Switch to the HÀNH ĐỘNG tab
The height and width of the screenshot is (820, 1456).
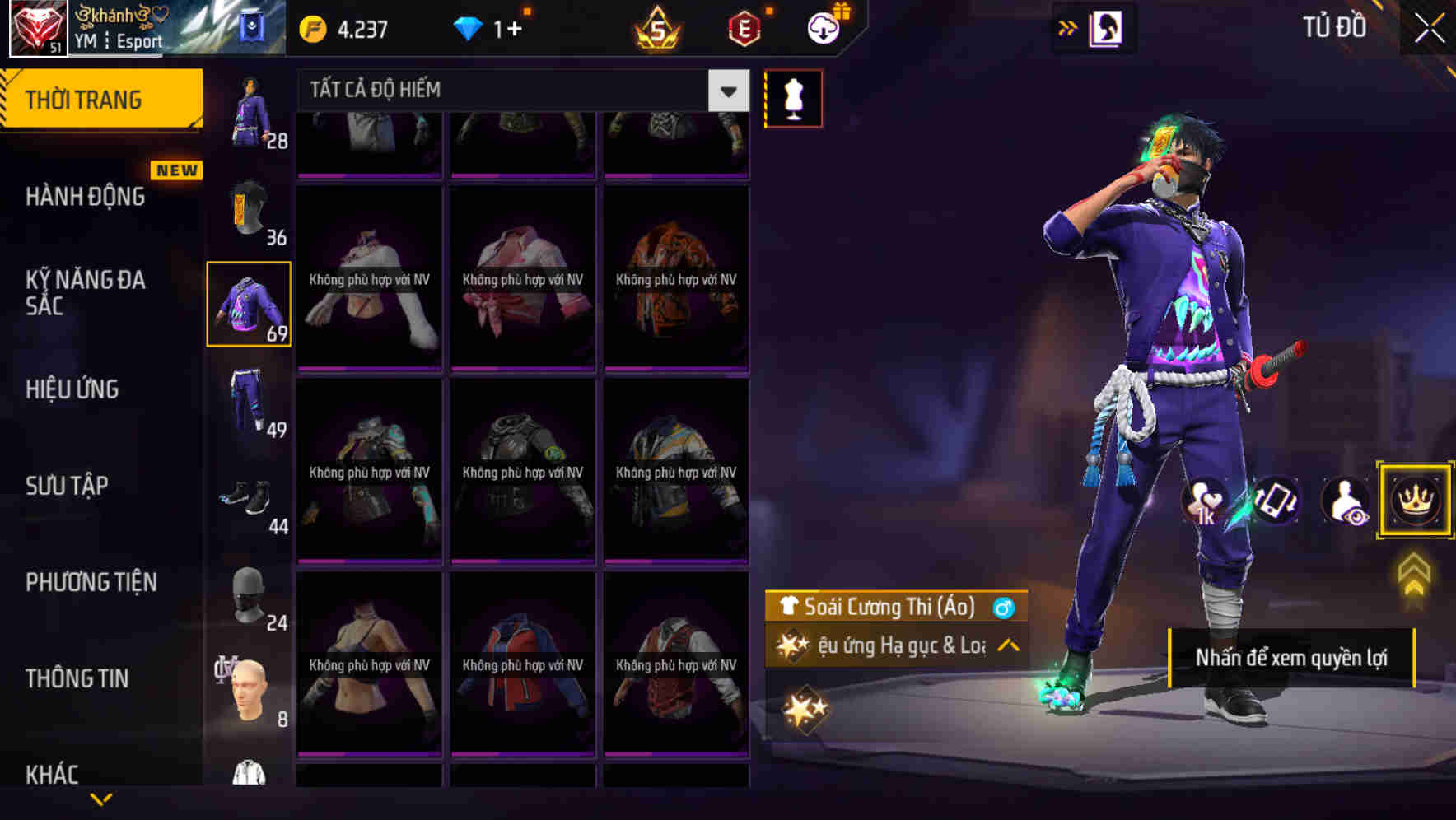[x=84, y=197]
